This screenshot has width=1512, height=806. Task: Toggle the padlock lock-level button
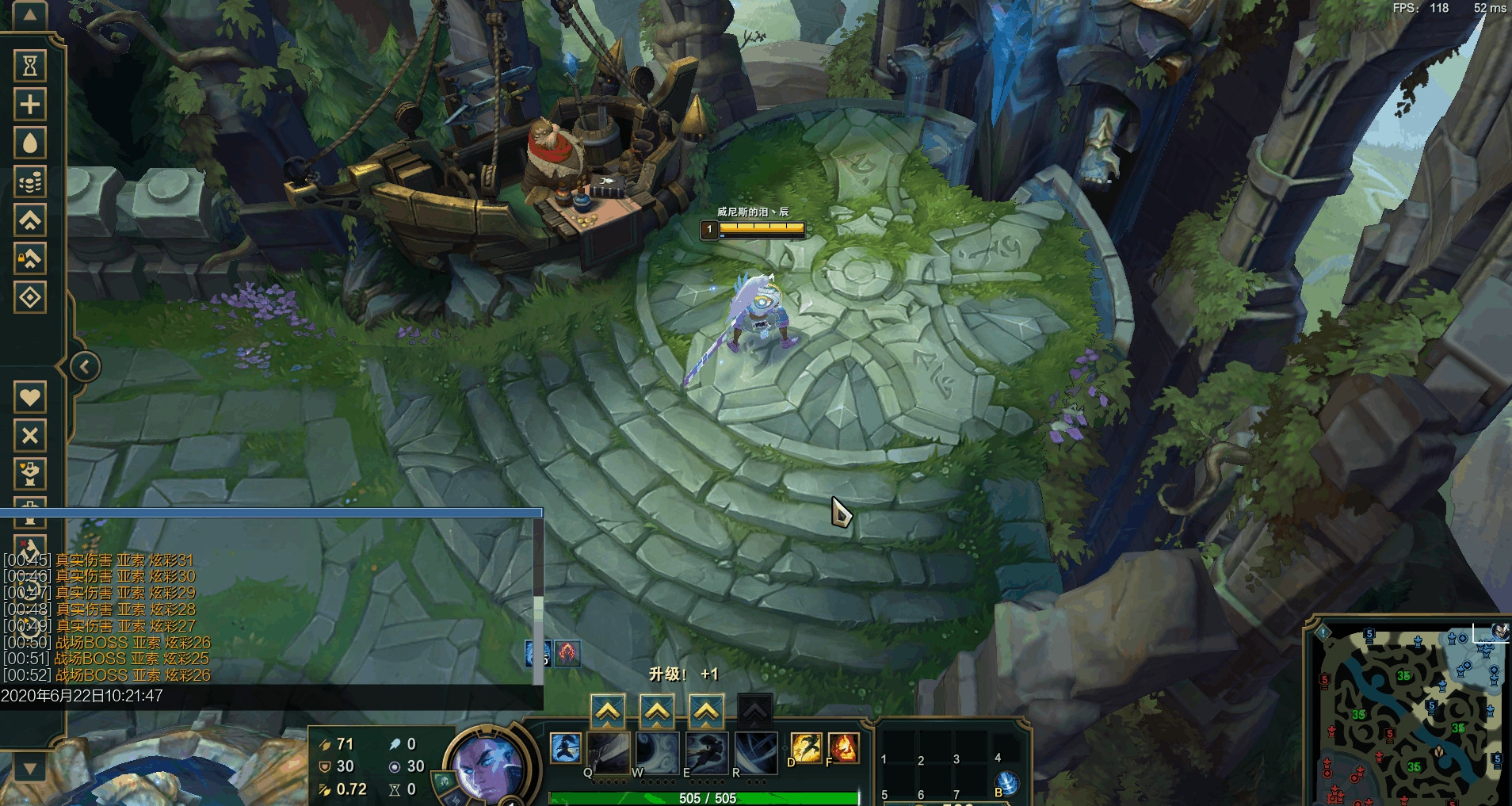point(30,258)
